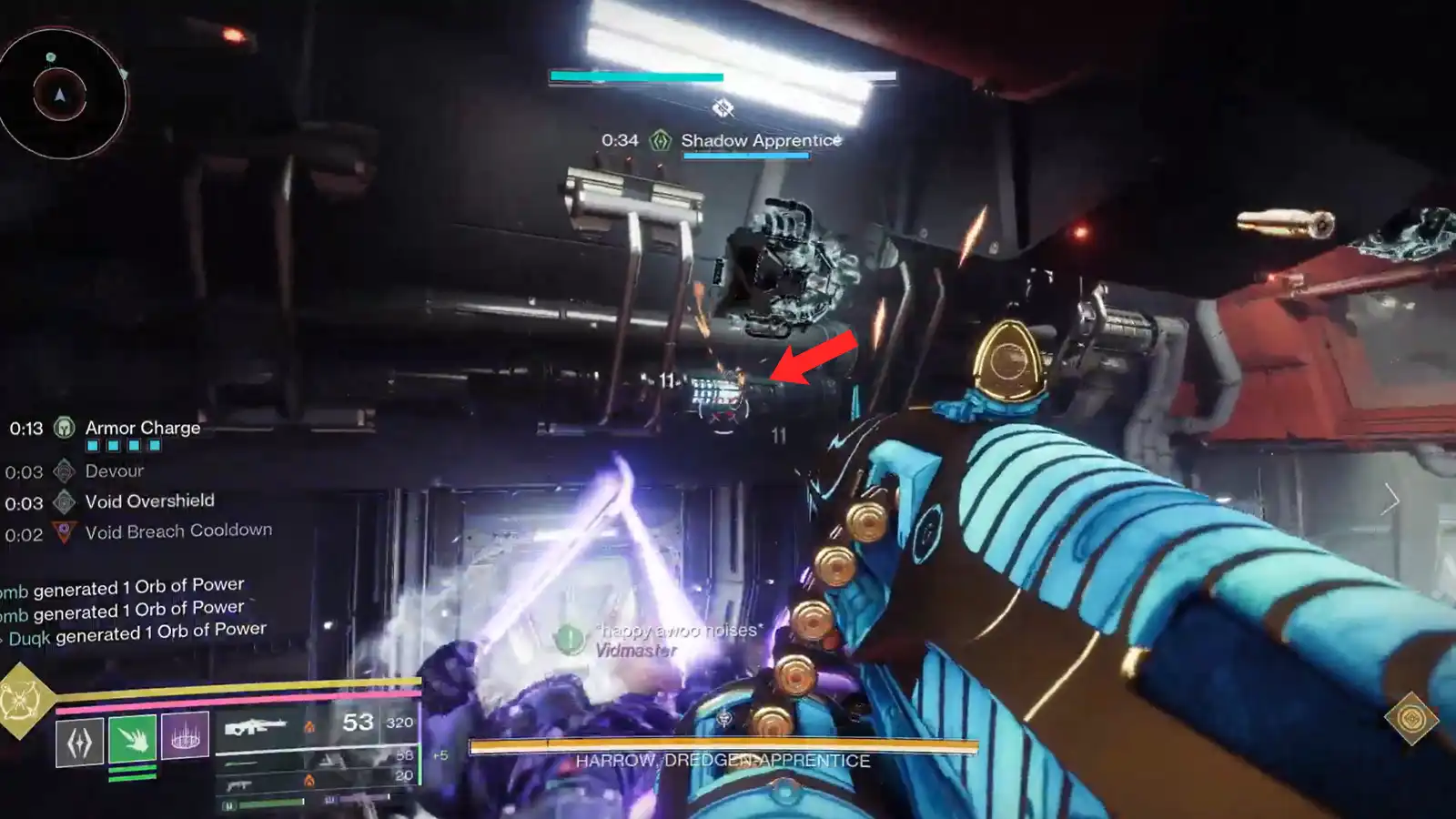Click the Duqk generated Orb of Power entry
The width and height of the screenshot is (1456, 819).
click(135, 629)
